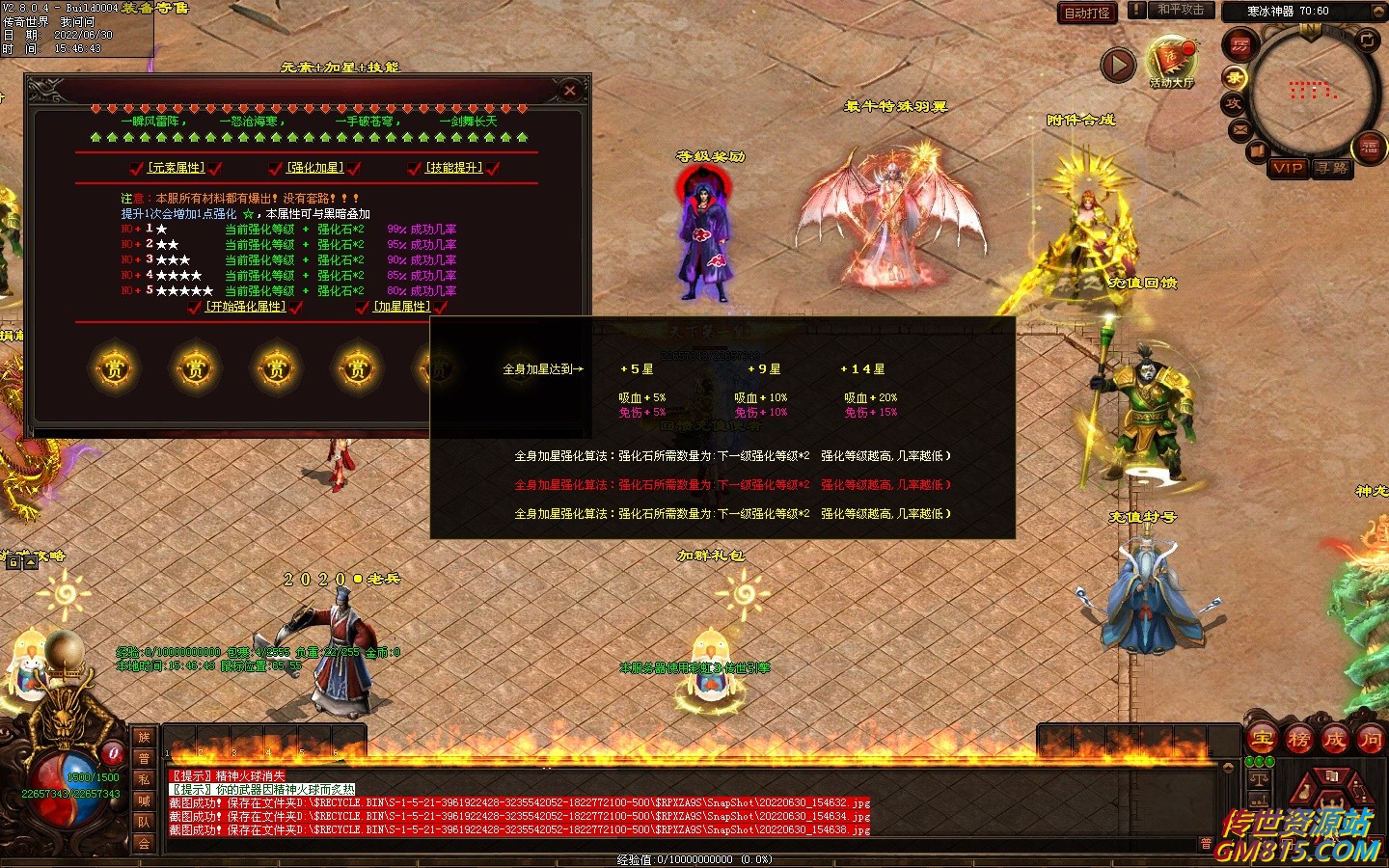Activate 寻路 pathfinding button

(1332, 168)
